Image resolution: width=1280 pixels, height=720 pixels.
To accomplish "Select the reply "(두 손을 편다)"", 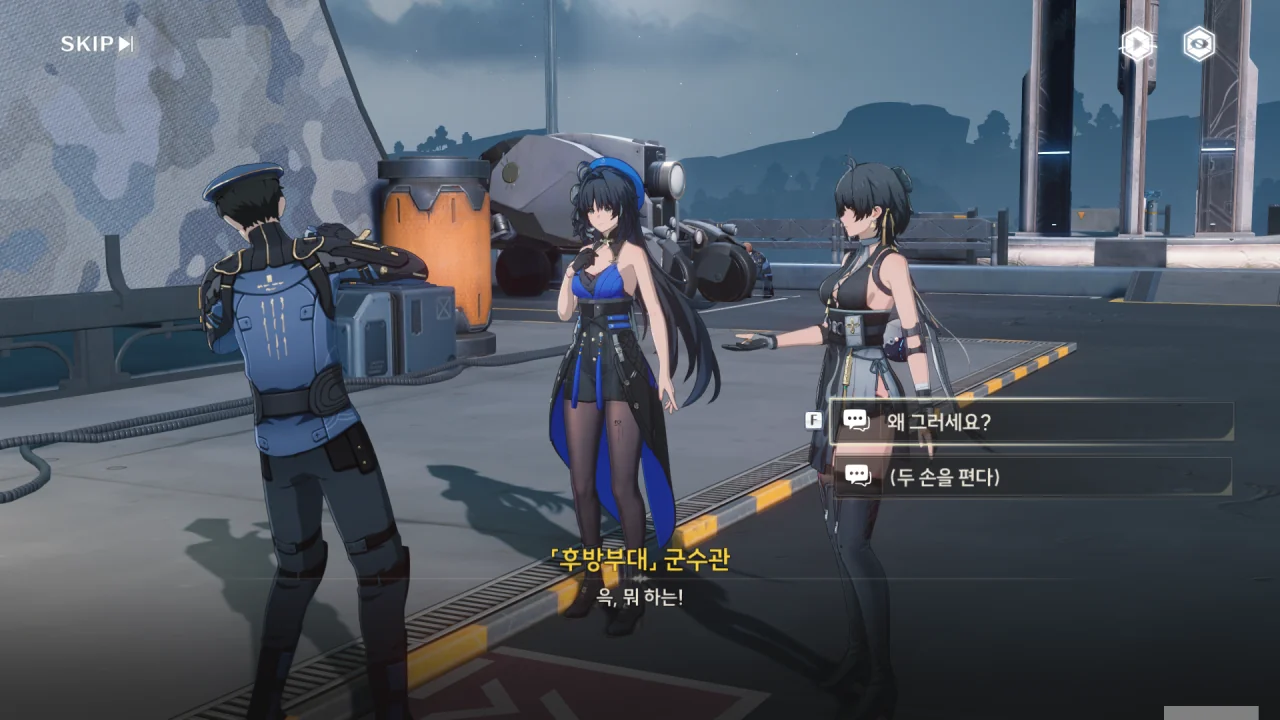I will [x=1032, y=477].
